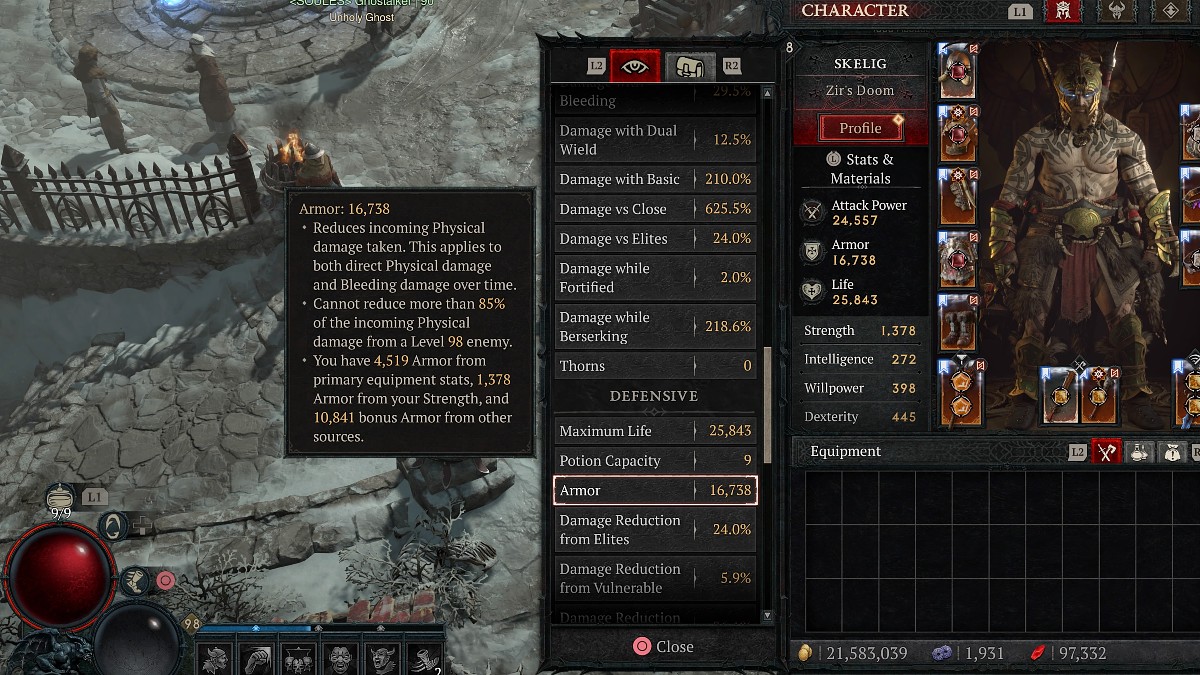Select the Maximum Life stat row
The height and width of the screenshot is (675, 1200).
(x=655, y=431)
